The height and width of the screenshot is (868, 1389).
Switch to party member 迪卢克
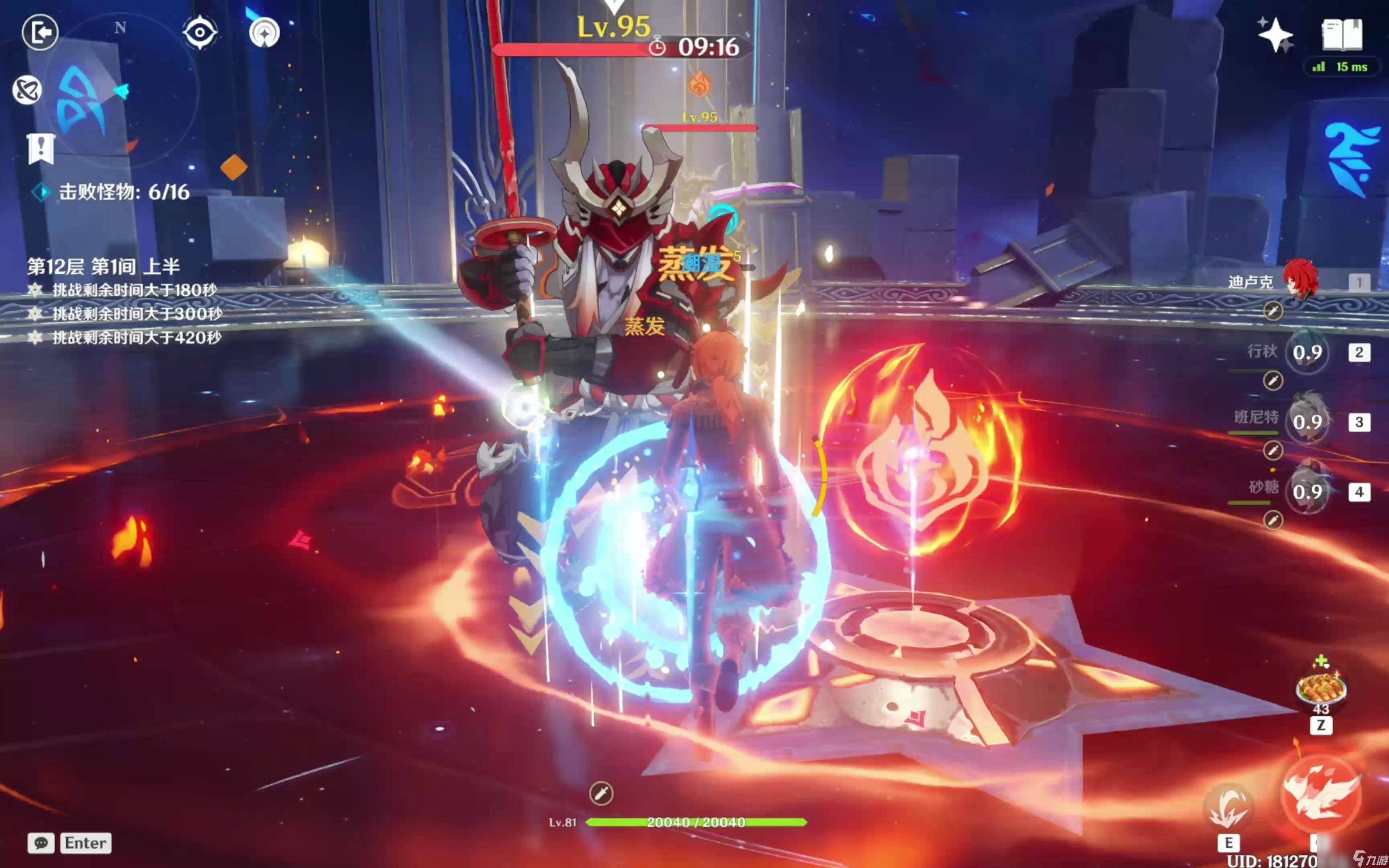click(x=1300, y=281)
